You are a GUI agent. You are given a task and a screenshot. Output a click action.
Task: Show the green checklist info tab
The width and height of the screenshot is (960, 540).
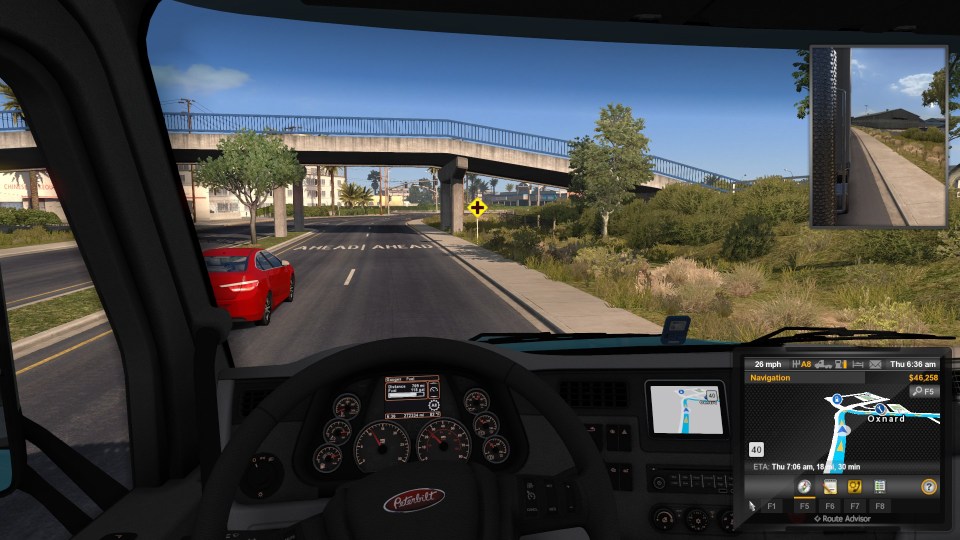point(880,487)
